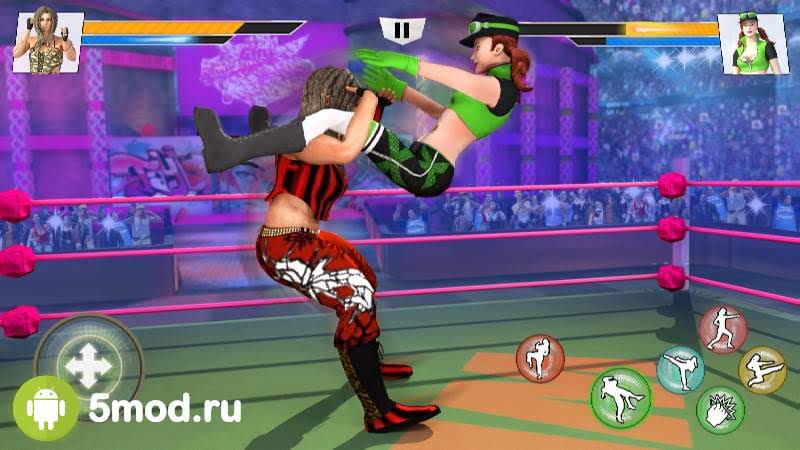Perform the yellow flying kick move
This screenshot has width=800, height=450.
(x=762, y=369)
